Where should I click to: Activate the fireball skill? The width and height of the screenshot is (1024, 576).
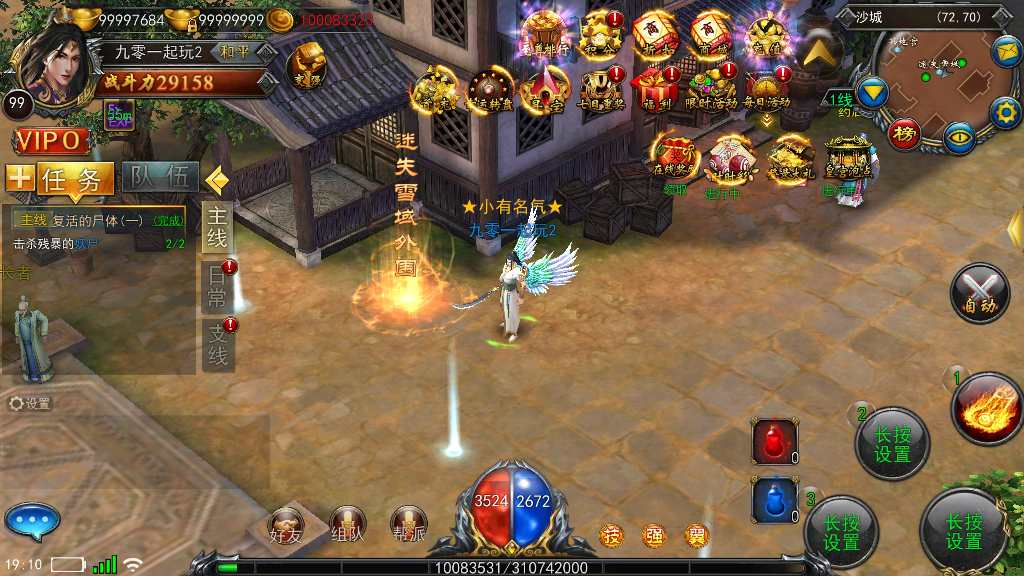point(985,408)
